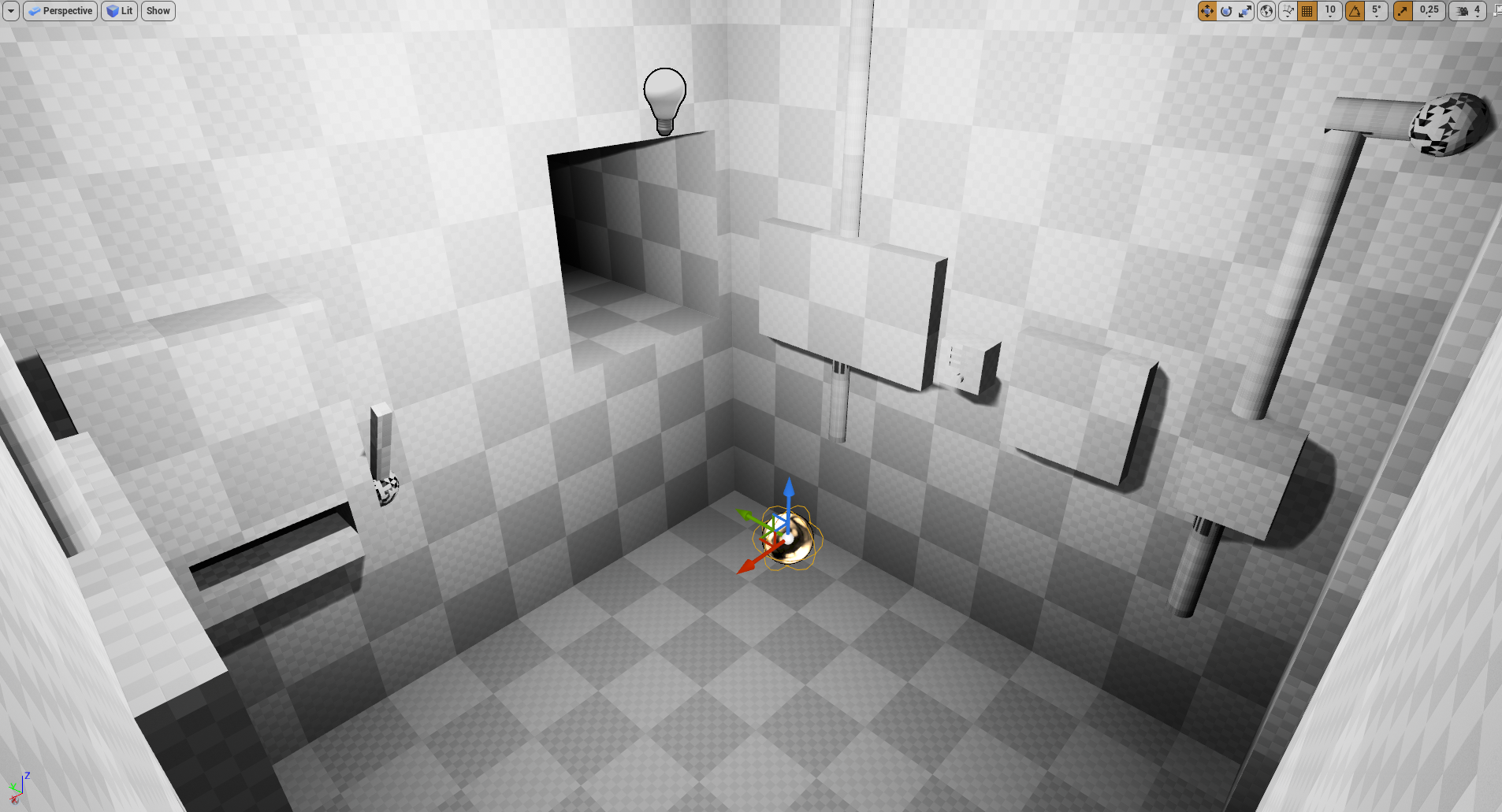The height and width of the screenshot is (812, 1502).
Task: Open the camera speed value dropdown showing 4
Action: pyautogui.click(x=1479, y=11)
